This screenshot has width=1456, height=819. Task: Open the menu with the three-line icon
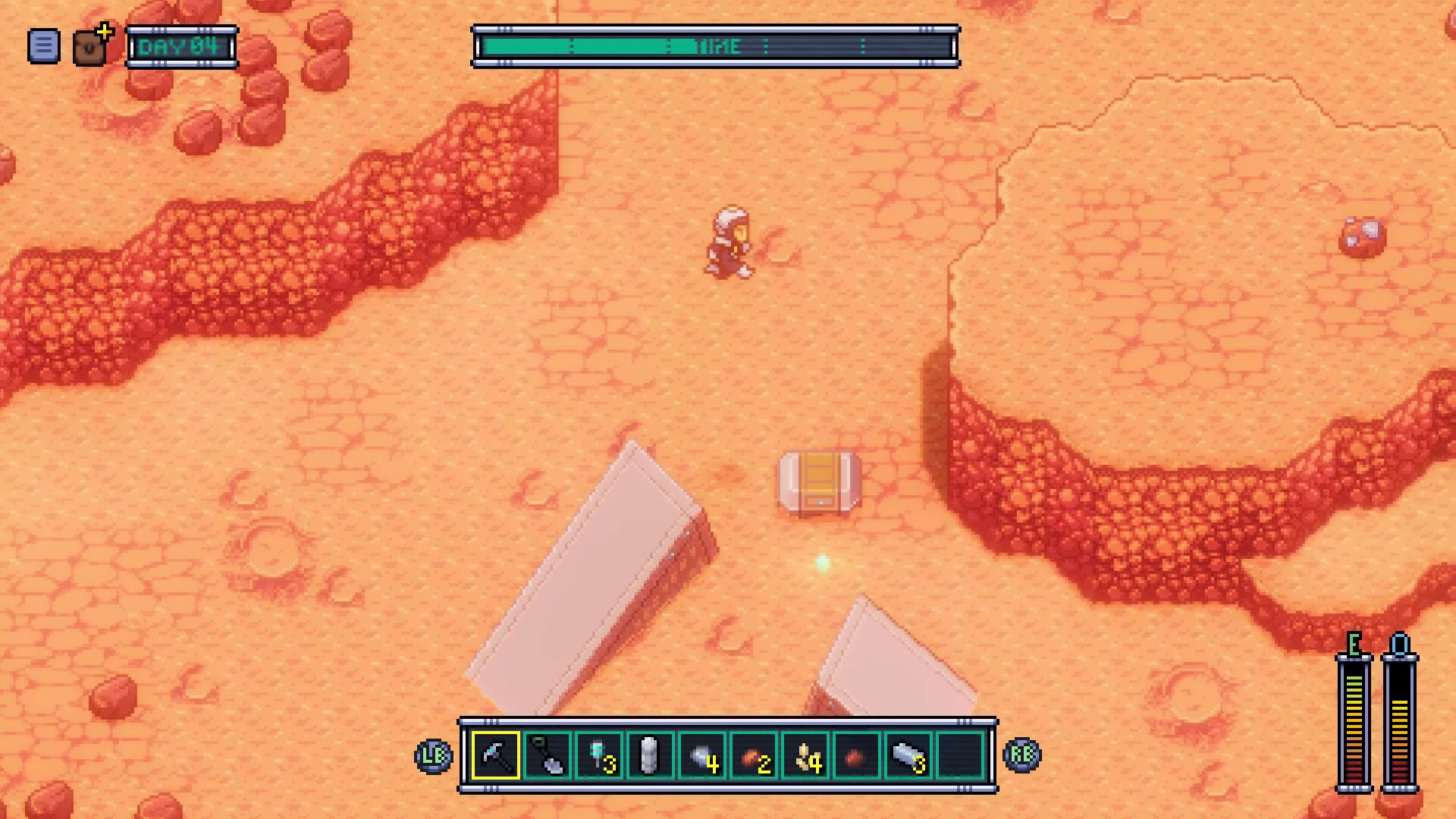pos(43,46)
